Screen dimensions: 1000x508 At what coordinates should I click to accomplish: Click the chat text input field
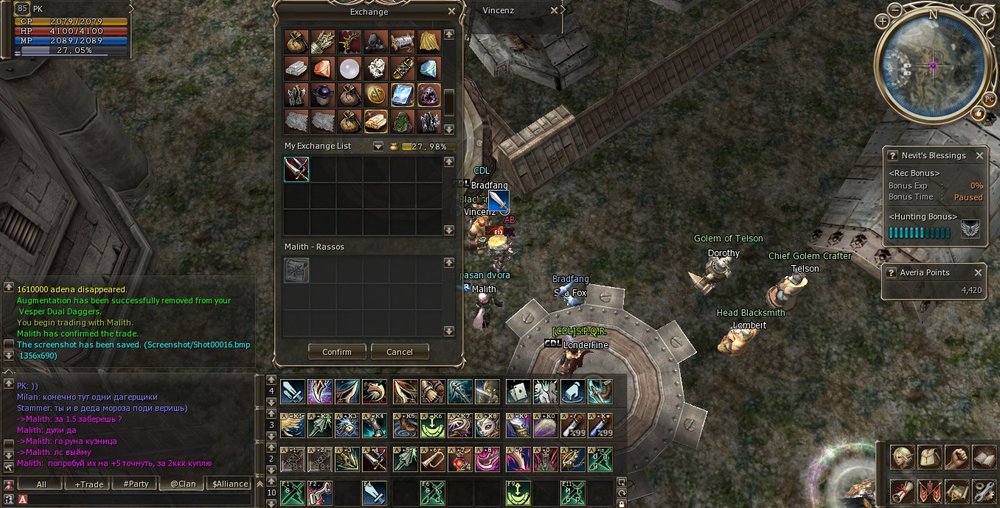(140, 498)
